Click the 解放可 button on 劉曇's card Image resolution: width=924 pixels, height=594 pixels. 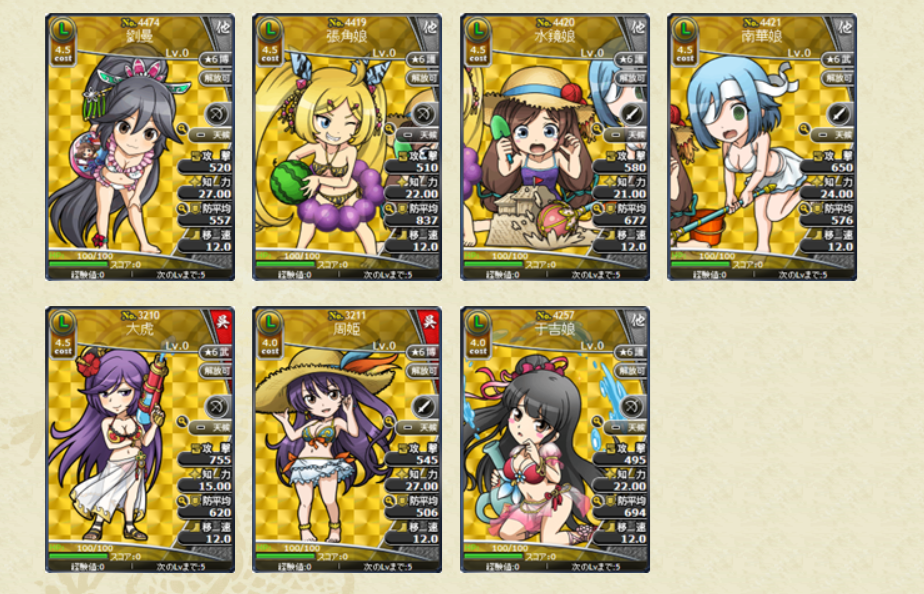(x=217, y=77)
